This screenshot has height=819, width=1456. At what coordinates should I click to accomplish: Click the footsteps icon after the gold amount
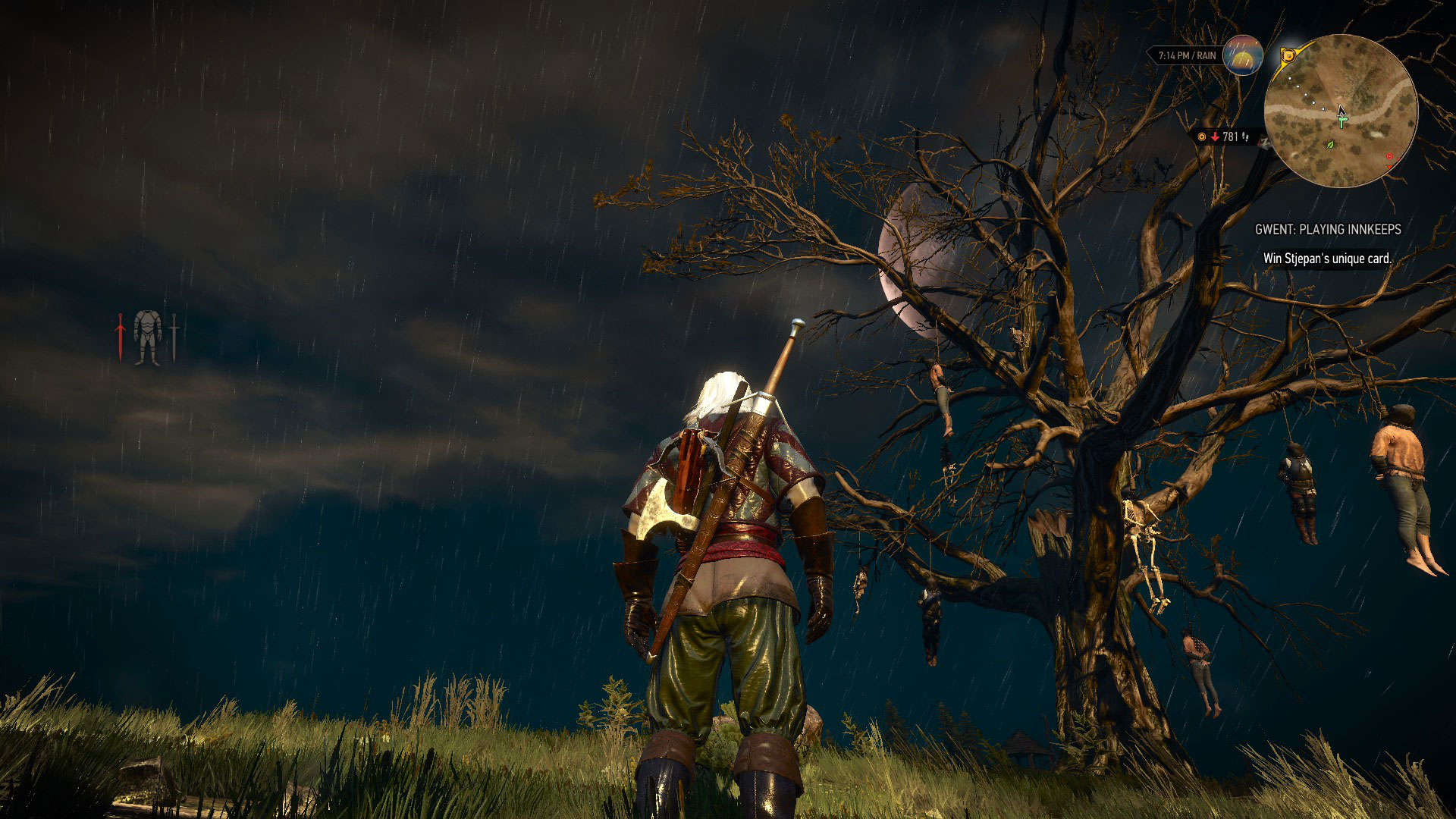[x=1246, y=137]
